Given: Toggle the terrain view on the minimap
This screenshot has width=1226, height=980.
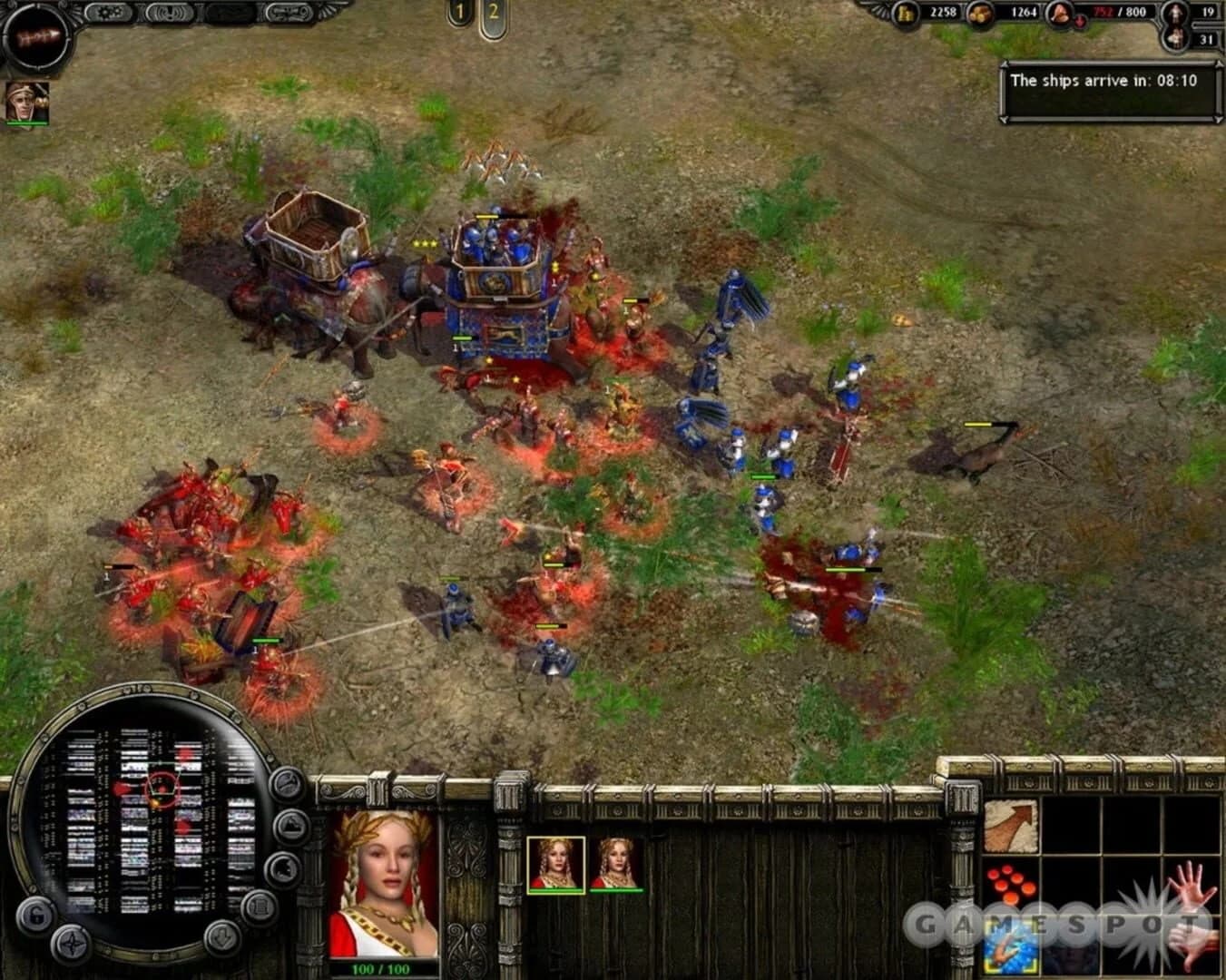Looking at the screenshot, I should (x=289, y=825).
